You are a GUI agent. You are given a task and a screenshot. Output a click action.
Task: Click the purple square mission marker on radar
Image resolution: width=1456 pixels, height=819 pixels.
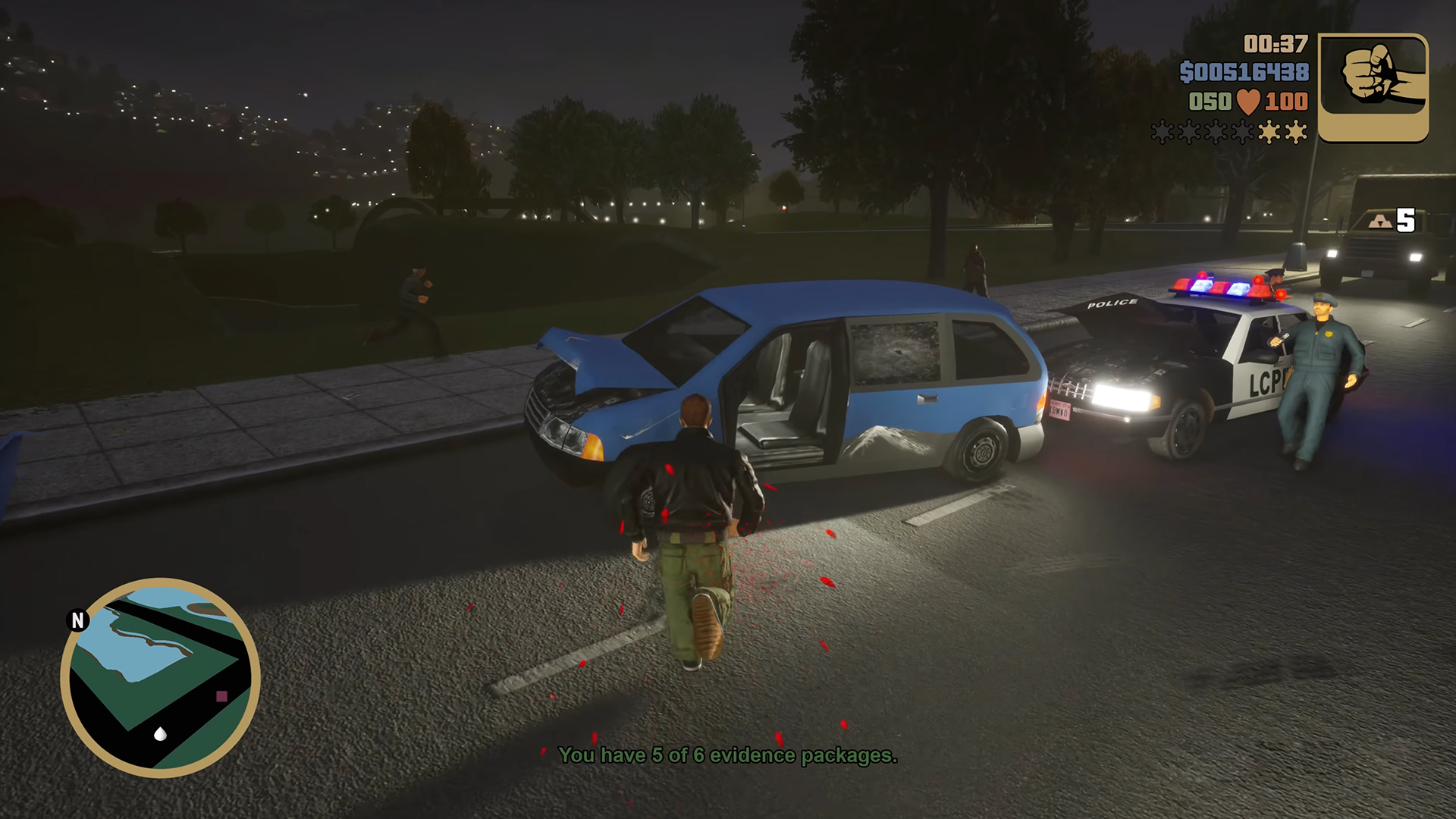[x=221, y=697]
